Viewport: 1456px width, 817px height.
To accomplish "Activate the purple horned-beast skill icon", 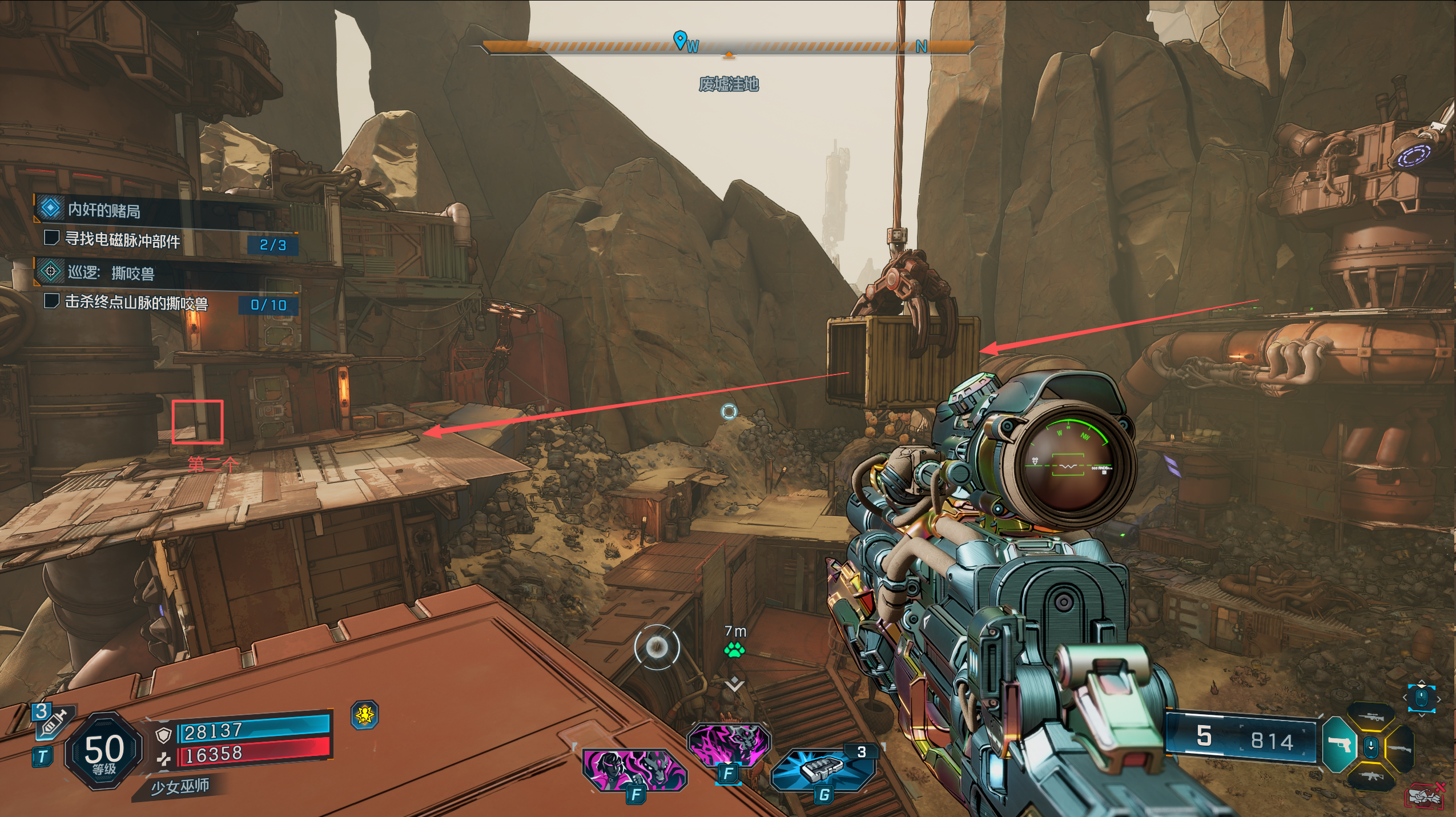I will (x=729, y=744).
